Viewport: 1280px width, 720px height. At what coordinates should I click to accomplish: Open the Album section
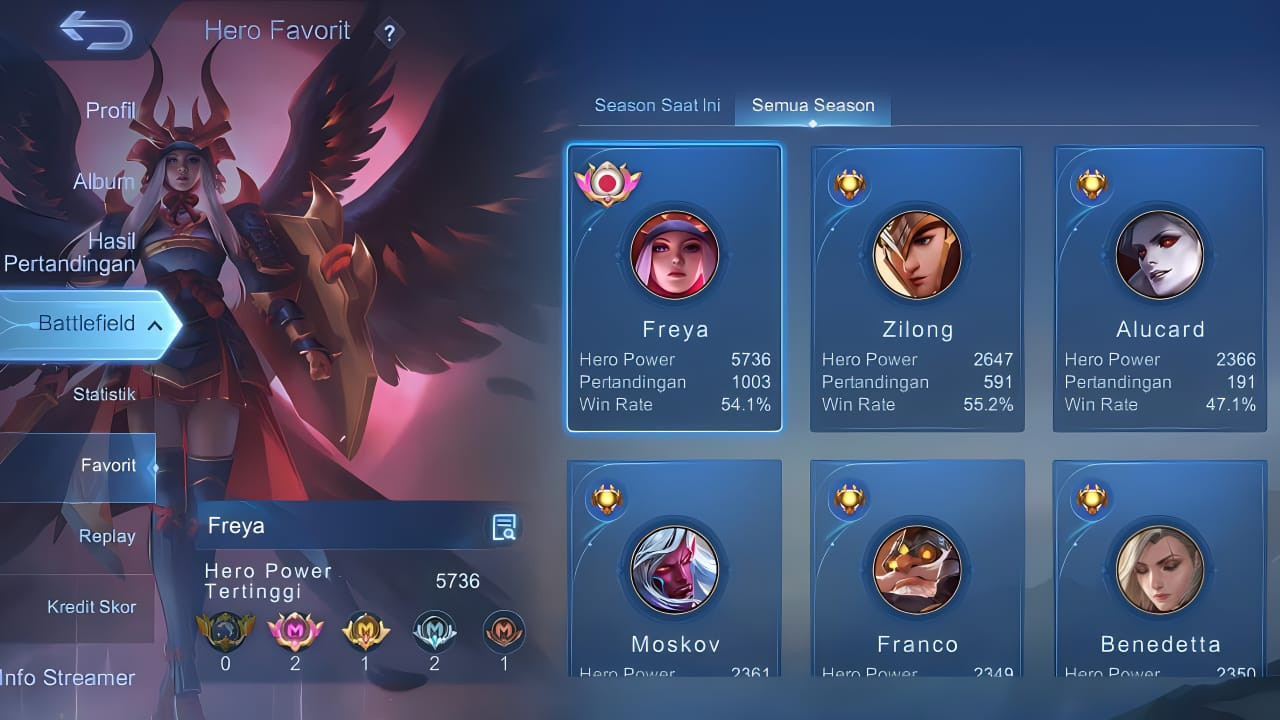pos(104,182)
